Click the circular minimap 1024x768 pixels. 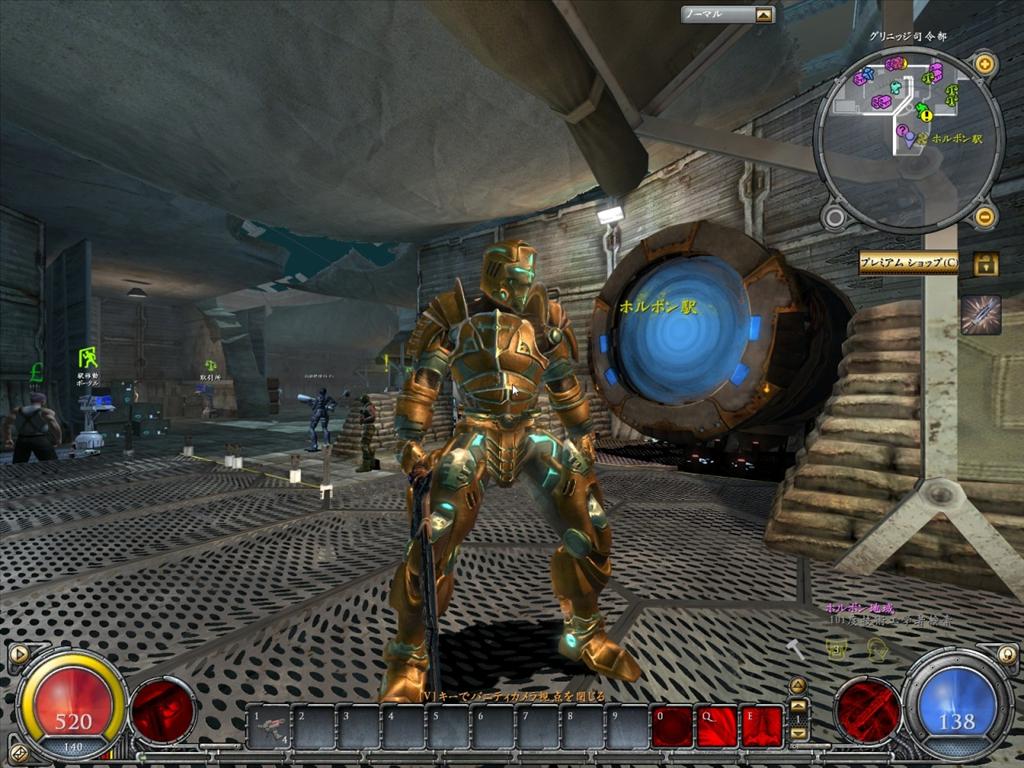coord(908,140)
